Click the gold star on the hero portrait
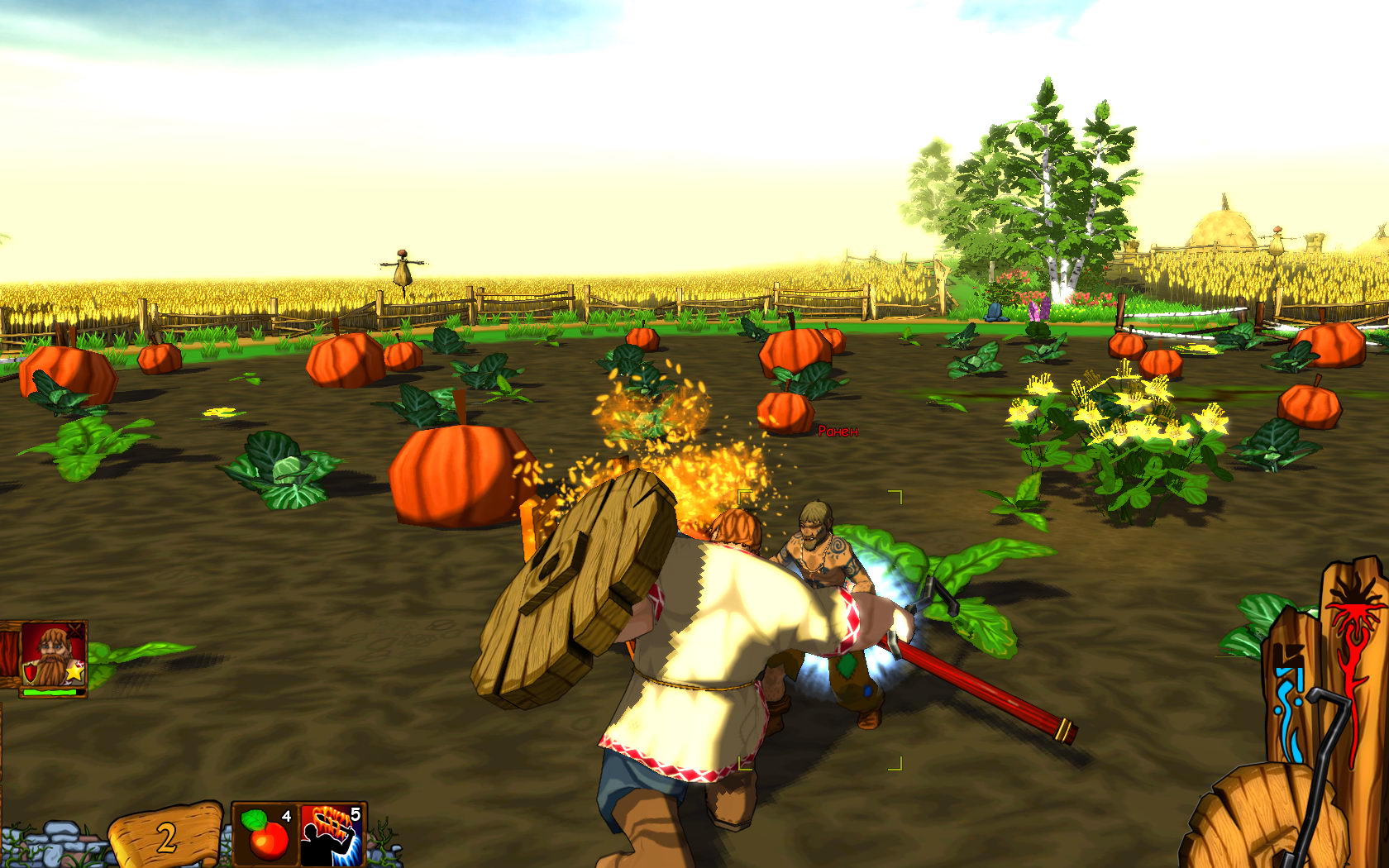 tap(74, 673)
